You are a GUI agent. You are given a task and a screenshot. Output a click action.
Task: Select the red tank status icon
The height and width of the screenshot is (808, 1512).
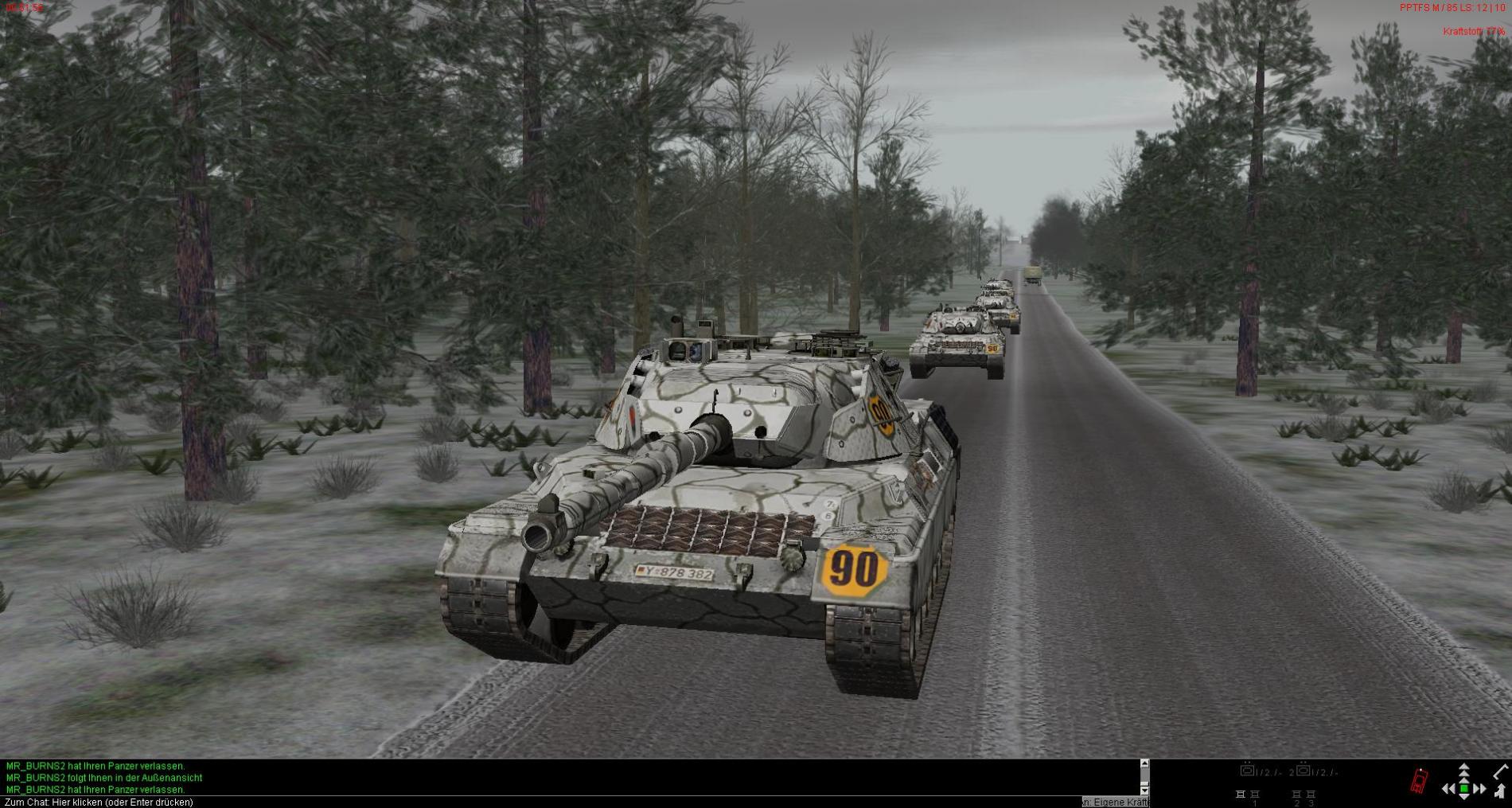[1419, 781]
